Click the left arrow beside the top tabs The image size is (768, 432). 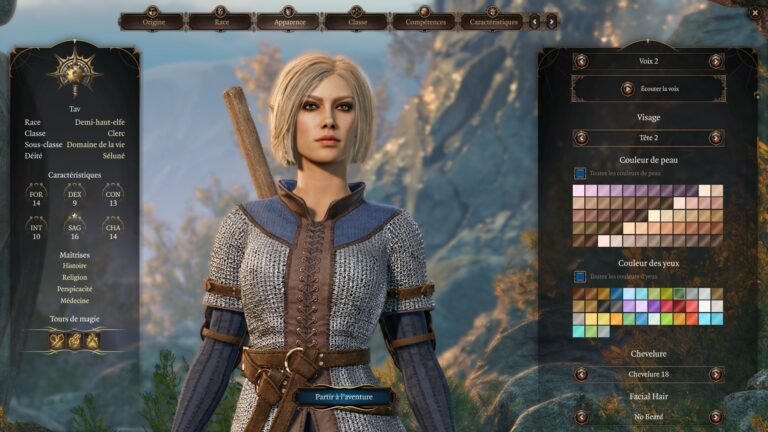pos(535,21)
